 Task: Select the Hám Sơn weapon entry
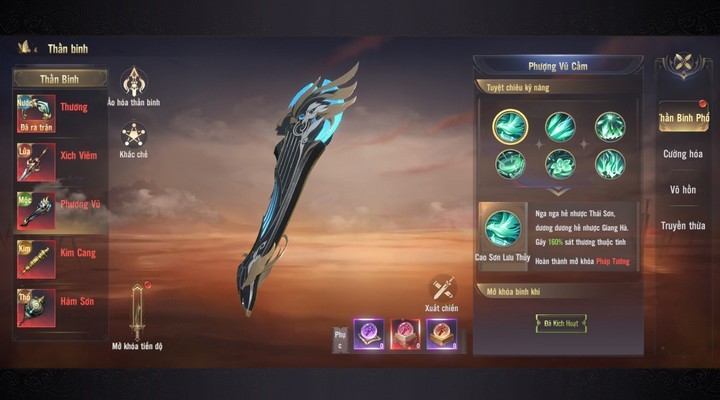[60, 305]
